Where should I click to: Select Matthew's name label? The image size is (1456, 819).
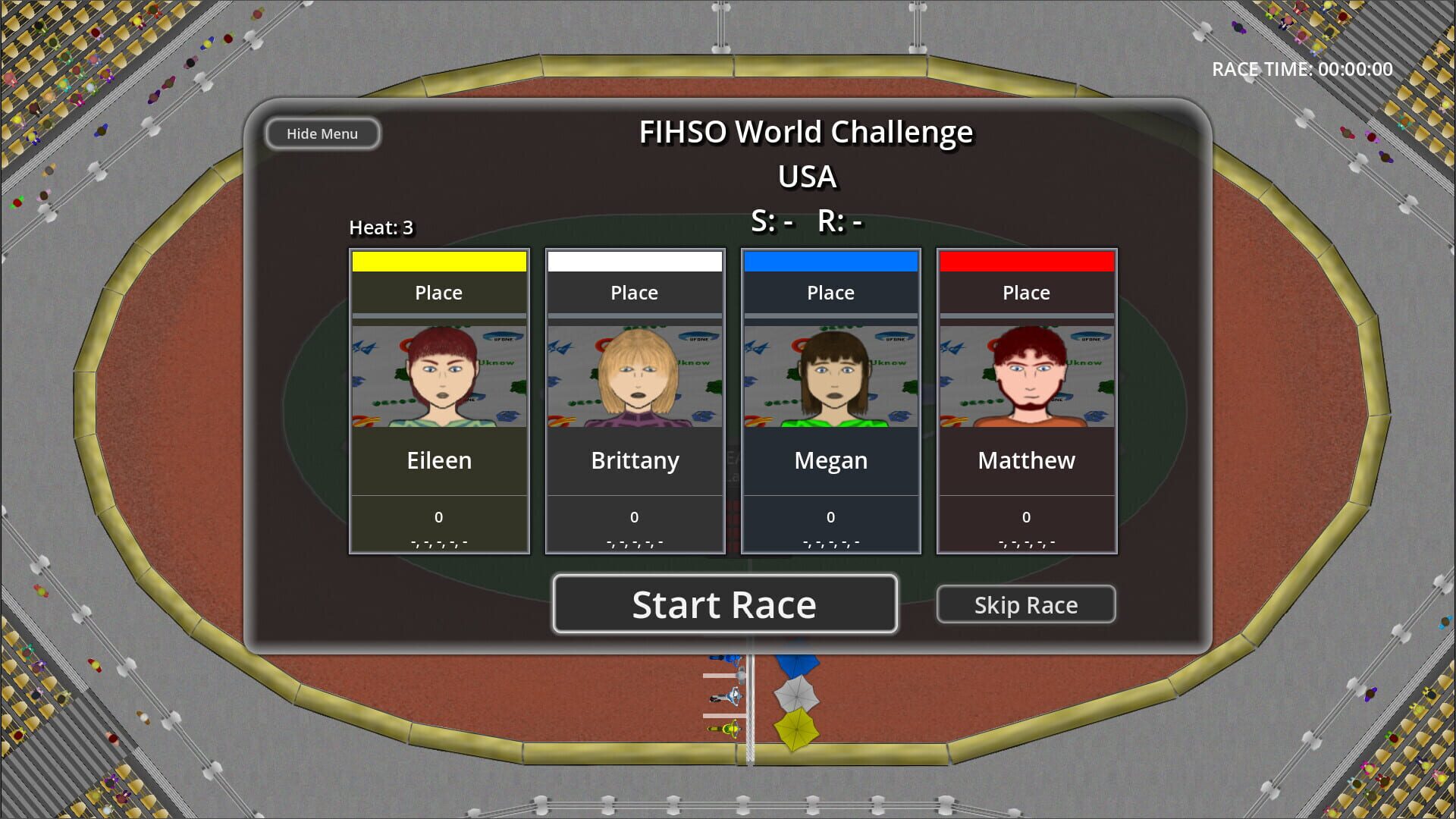pyautogui.click(x=1026, y=460)
